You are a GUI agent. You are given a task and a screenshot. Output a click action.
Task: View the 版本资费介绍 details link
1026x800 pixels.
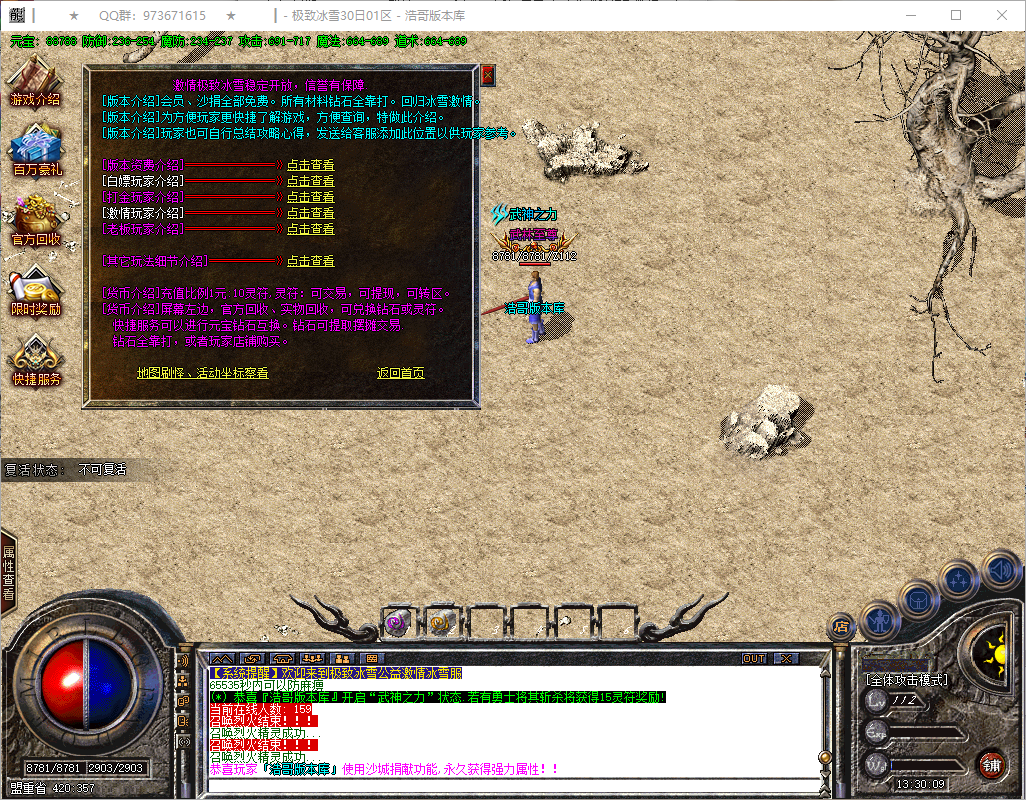[310, 165]
